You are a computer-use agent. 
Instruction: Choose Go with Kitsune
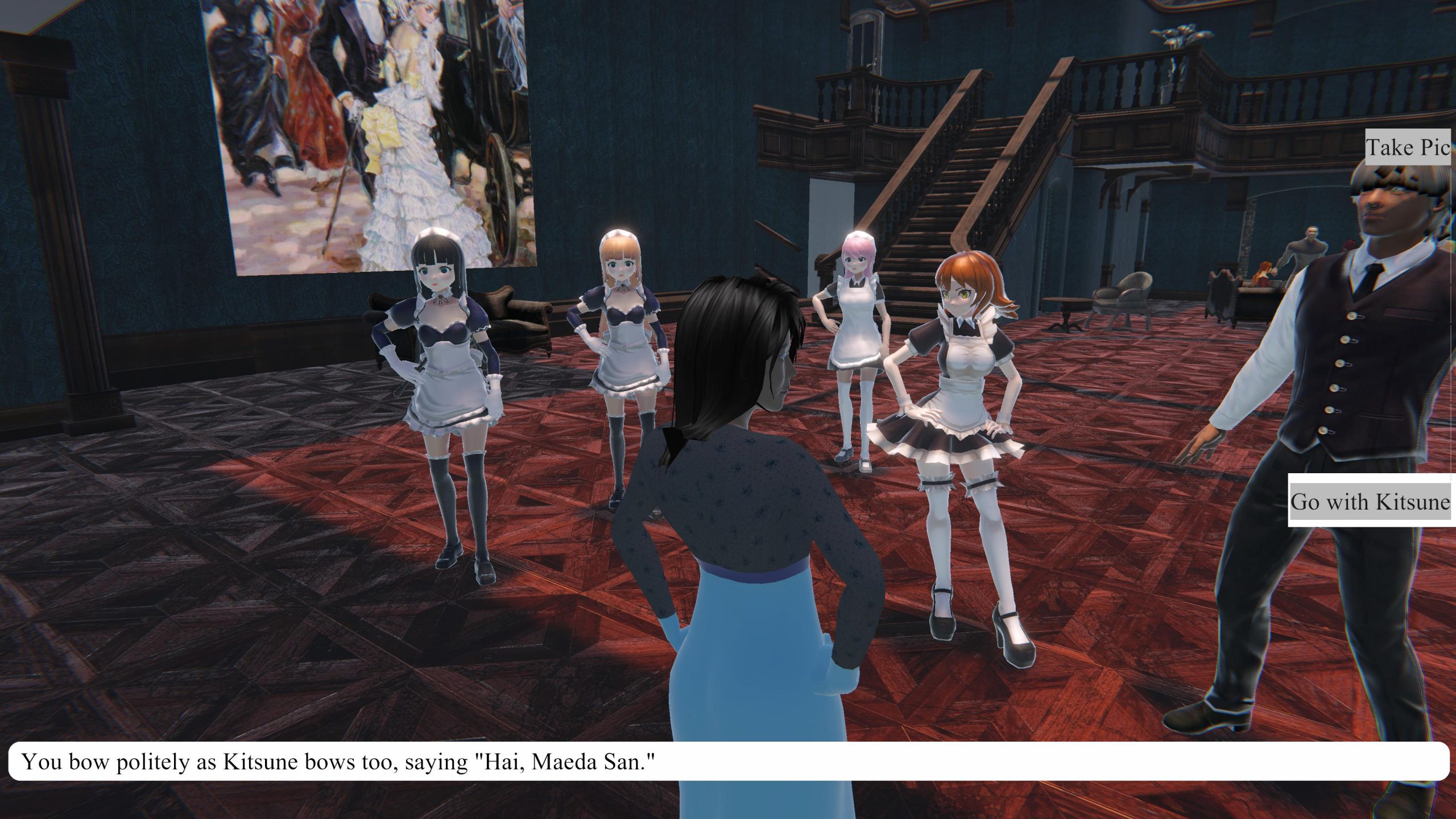pyautogui.click(x=1370, y=502)
